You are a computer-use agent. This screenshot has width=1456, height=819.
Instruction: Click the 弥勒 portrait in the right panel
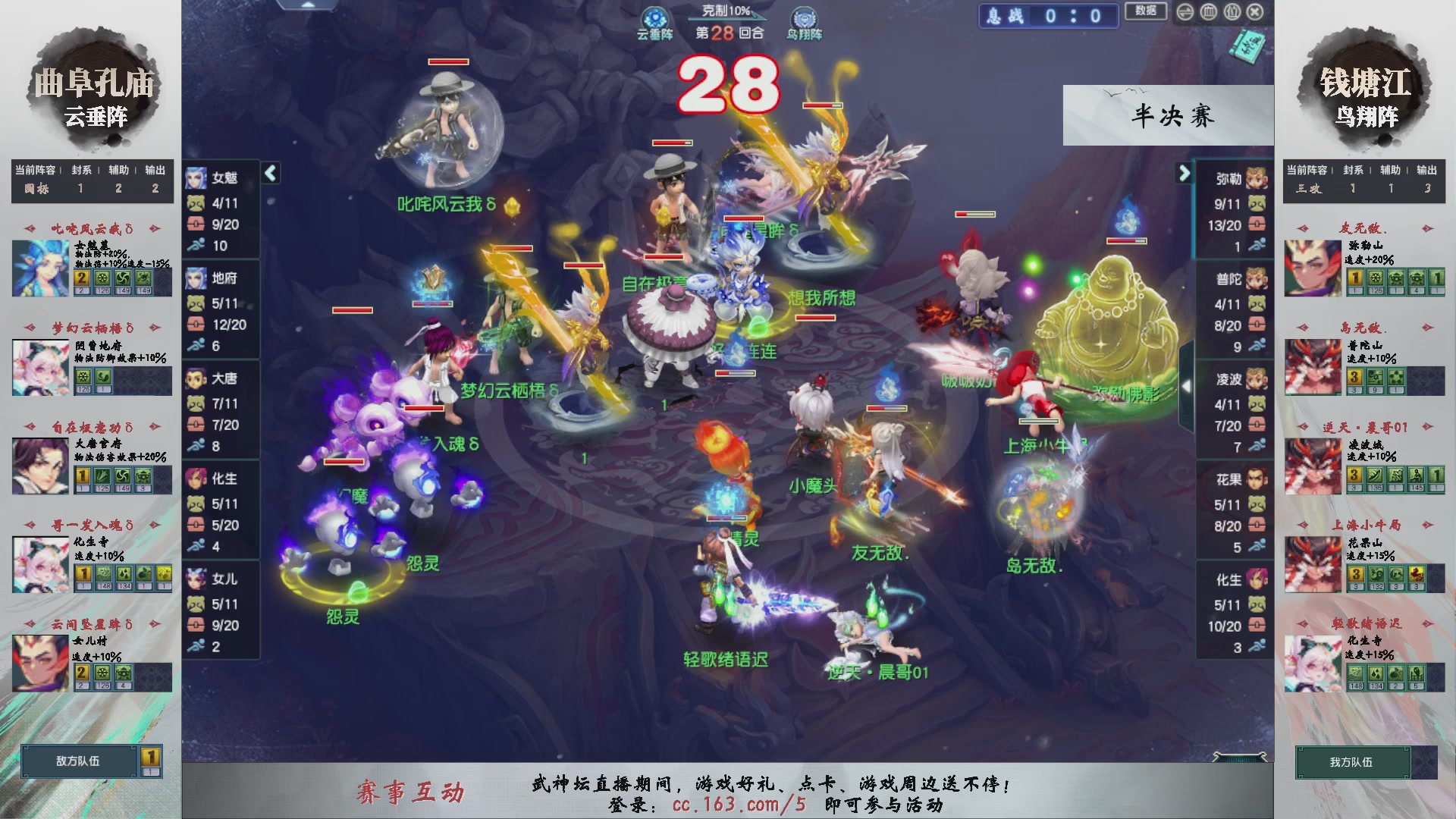[x=1257, y=179]
